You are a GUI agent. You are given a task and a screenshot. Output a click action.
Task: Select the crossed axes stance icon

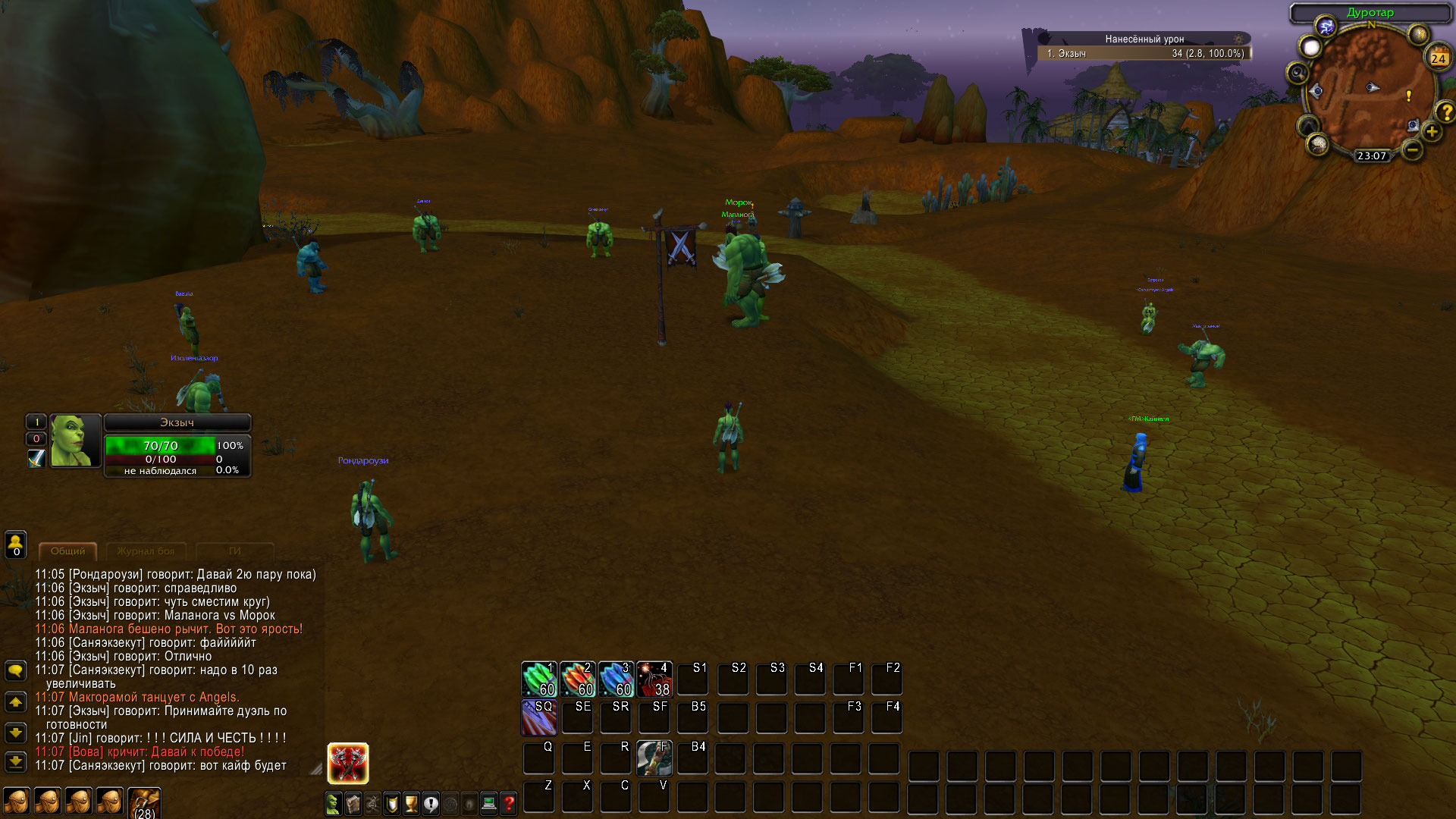point(348,763)
